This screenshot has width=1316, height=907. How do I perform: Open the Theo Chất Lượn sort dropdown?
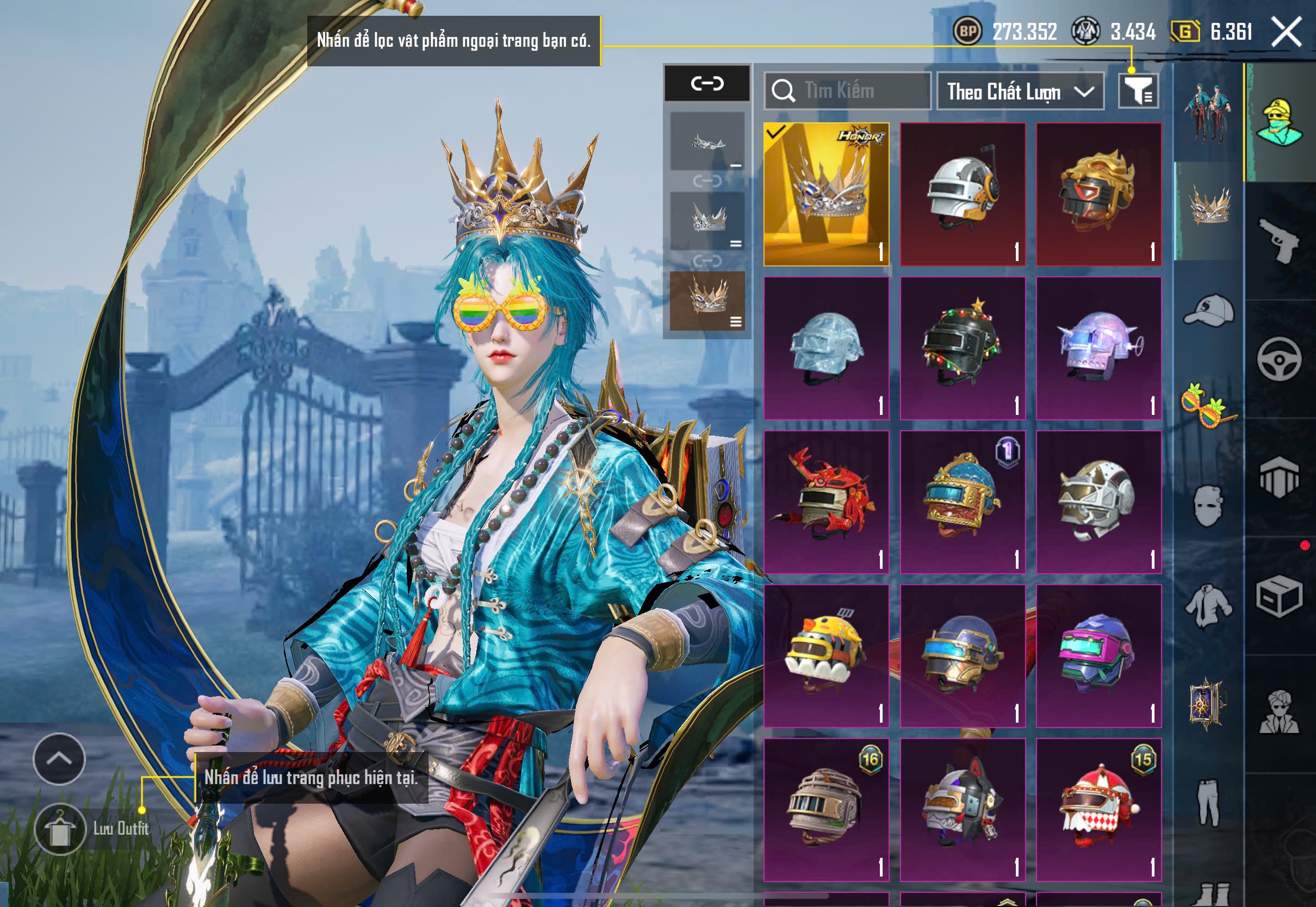pos(1020,91)
